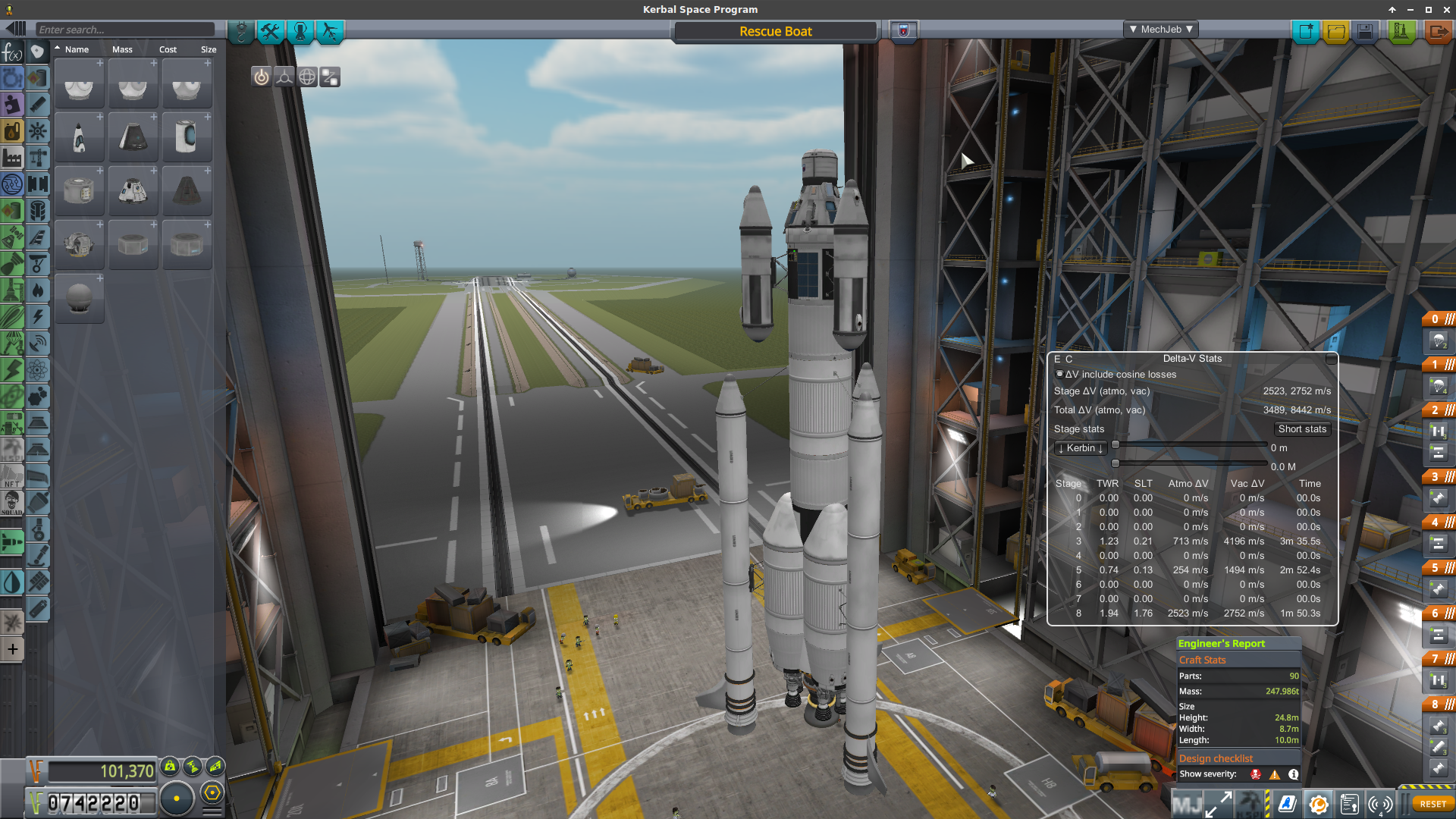Save the craft with floppy disk button

(1365, 31)
